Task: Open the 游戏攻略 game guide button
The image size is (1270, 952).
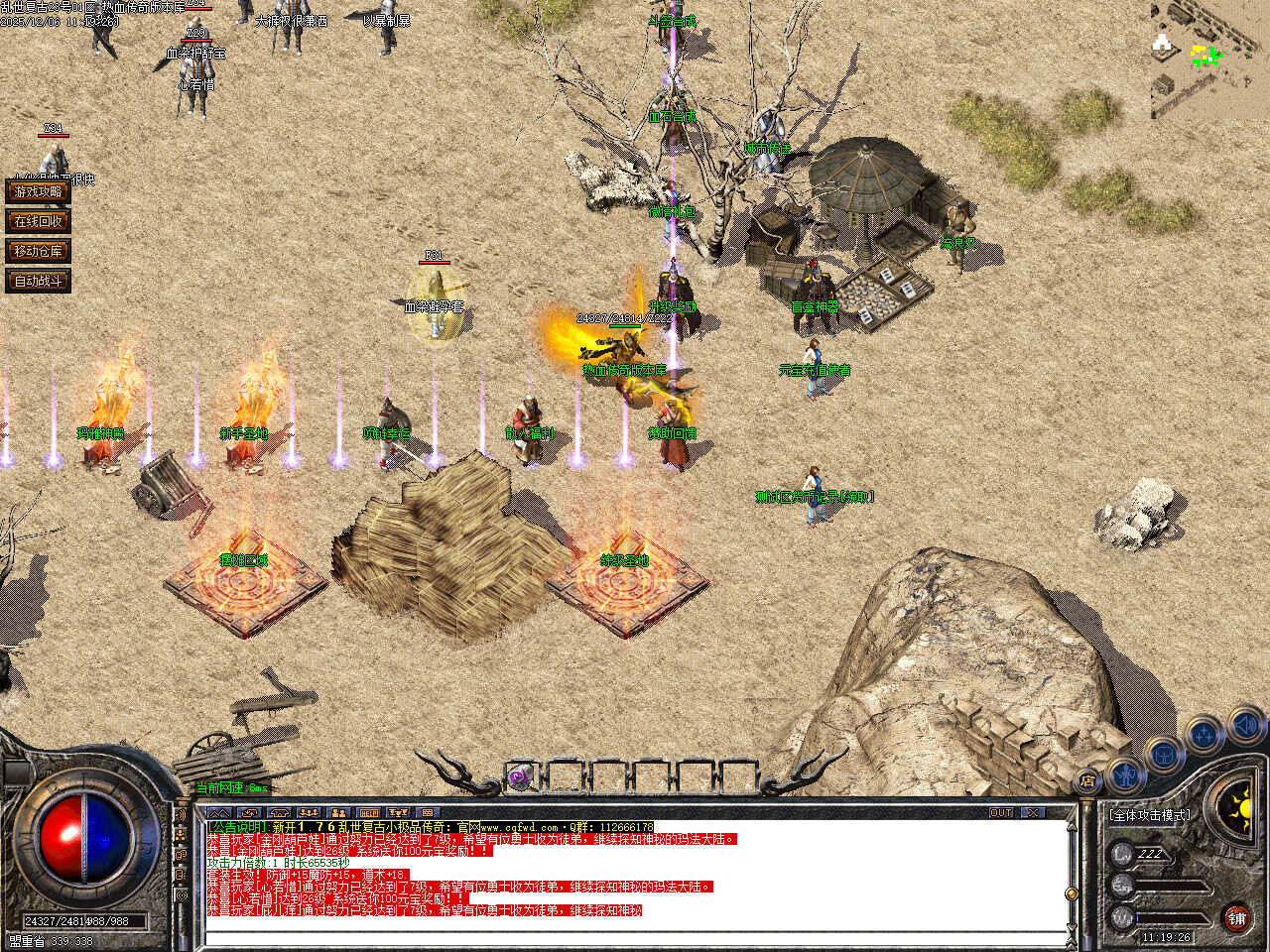Action: [x=38, y=191]
